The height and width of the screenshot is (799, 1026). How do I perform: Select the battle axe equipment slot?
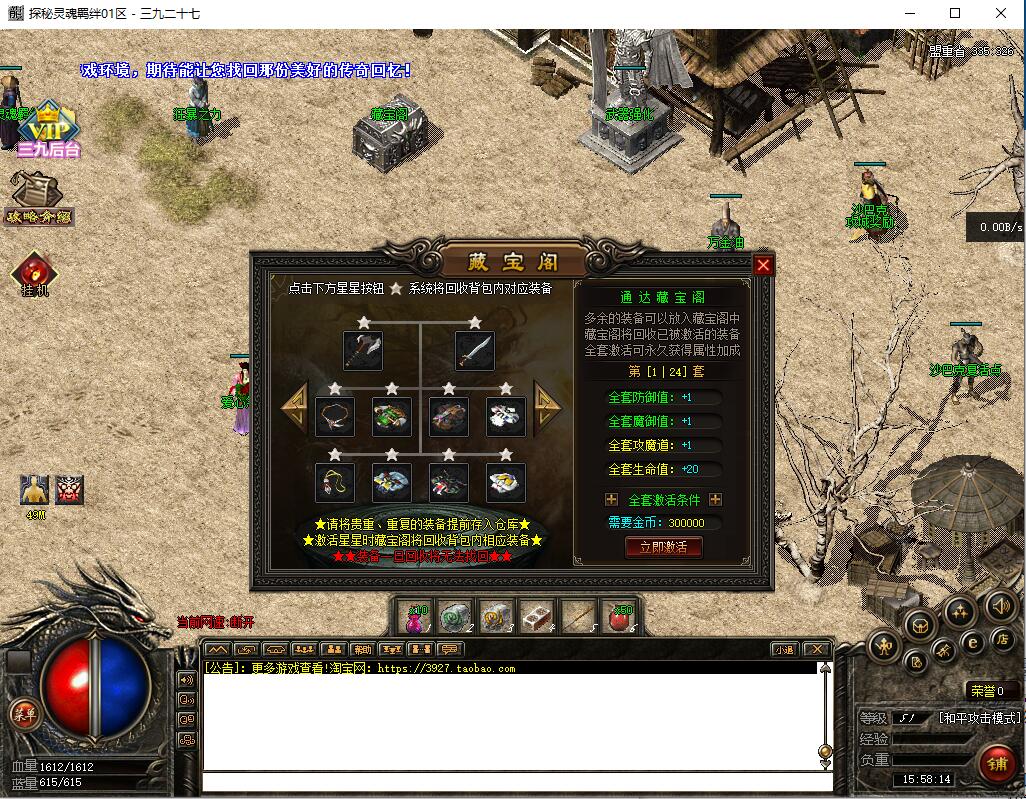point(363,351)
